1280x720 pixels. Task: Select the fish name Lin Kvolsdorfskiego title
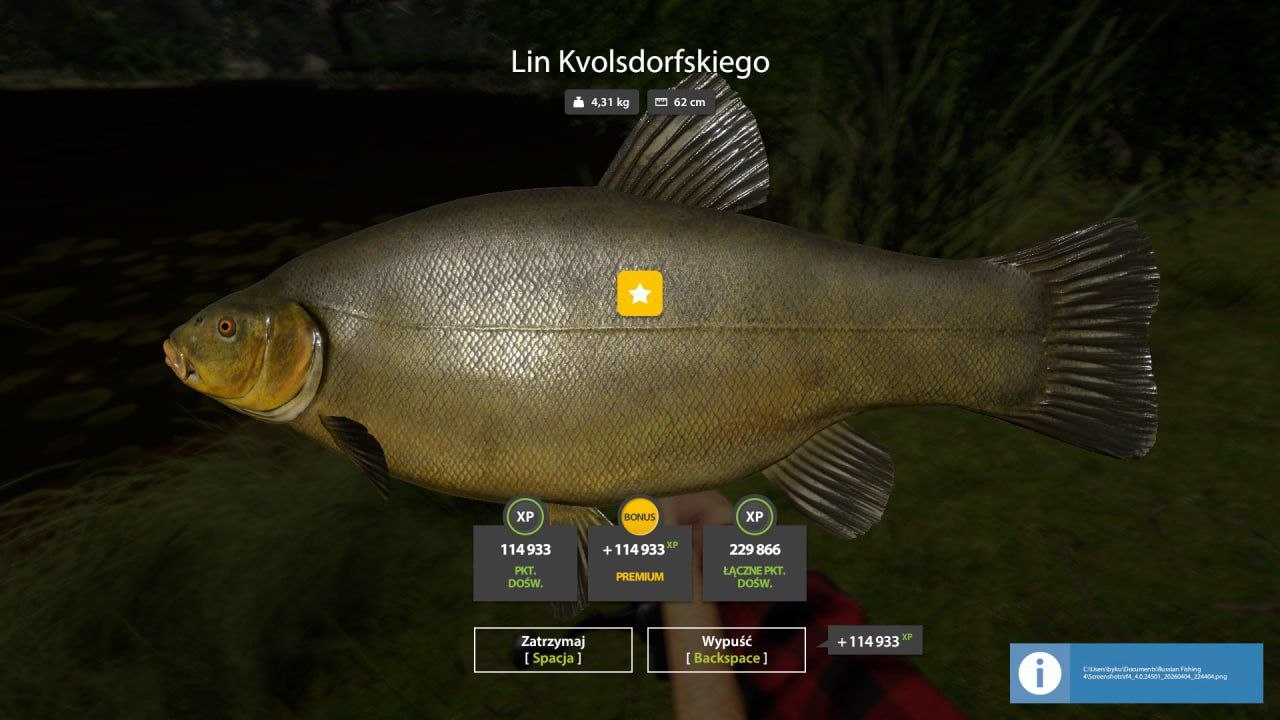pos(639,61)
